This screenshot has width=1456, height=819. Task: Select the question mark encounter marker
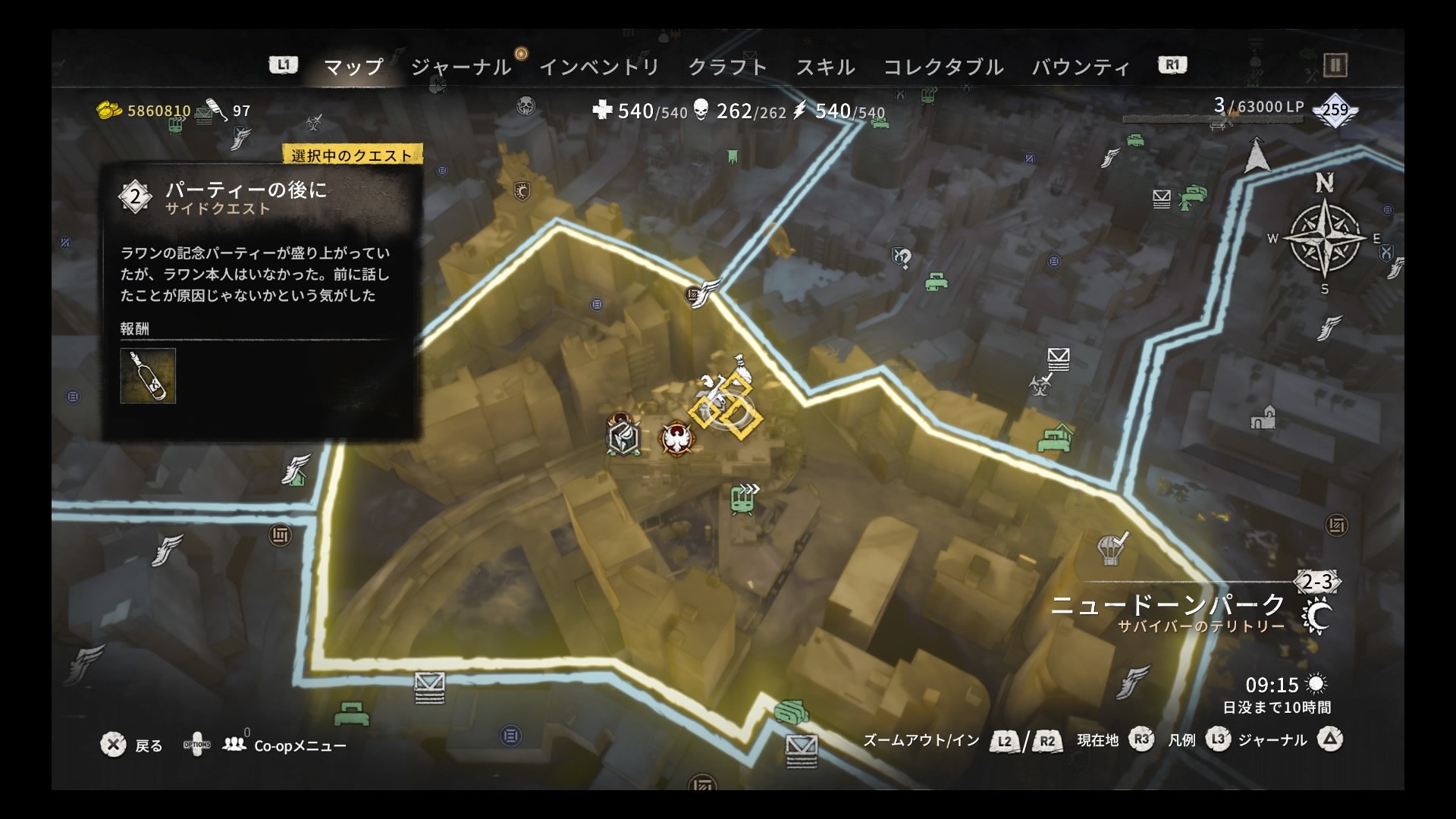click(x=902, y=259)
